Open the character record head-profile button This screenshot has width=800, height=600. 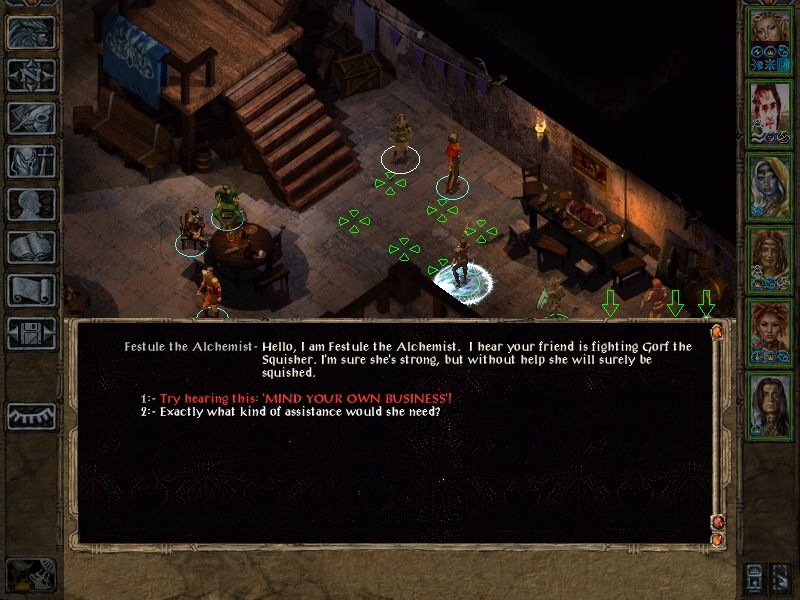click(x=30, y=204)
